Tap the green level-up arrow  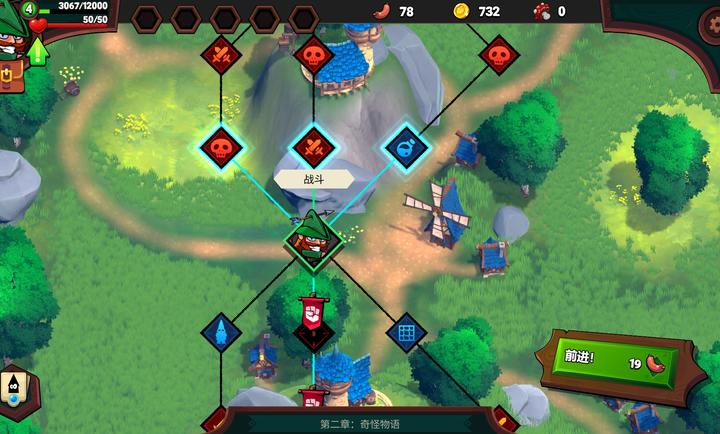[x=38, y=50]
